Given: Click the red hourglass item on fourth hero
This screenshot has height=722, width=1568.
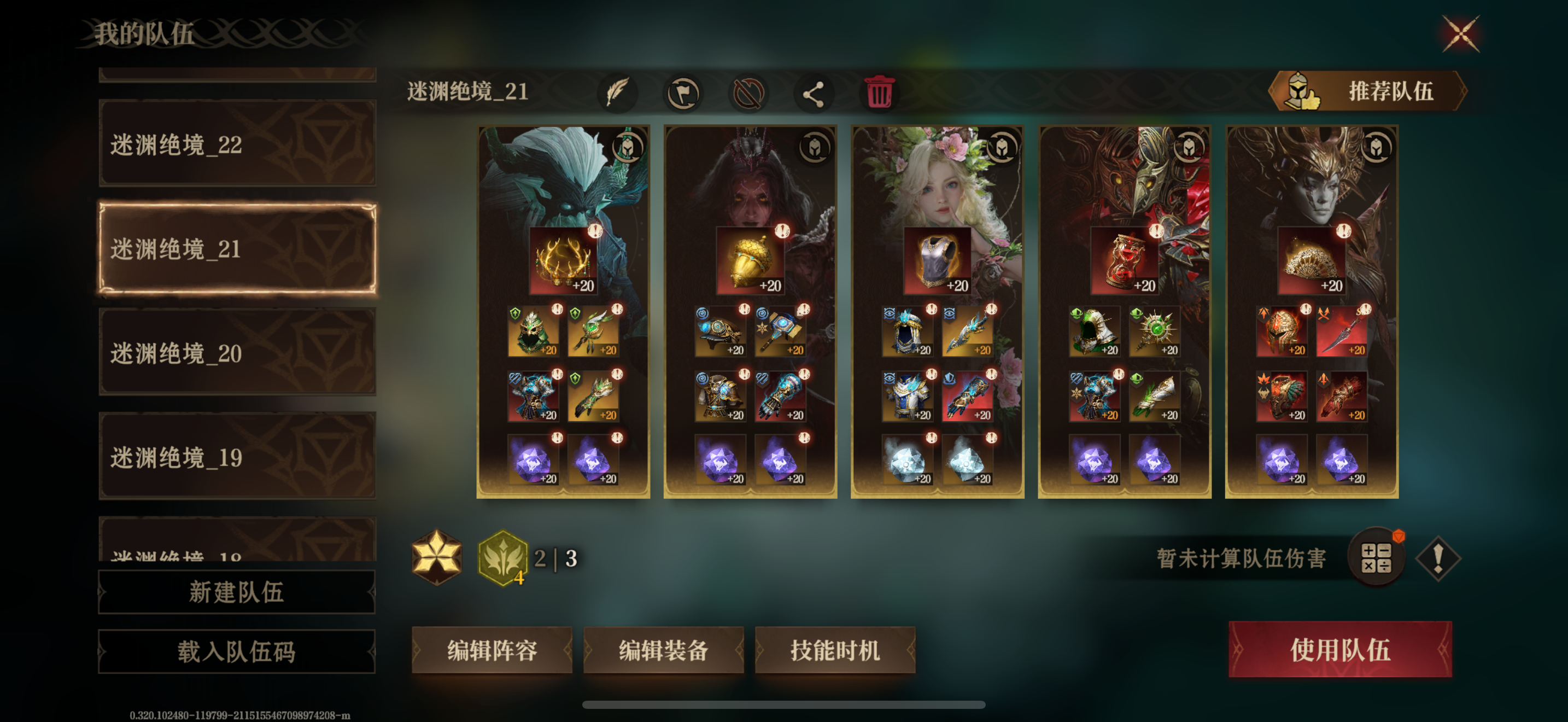Looking at the screenshot, I should 1125,260.
